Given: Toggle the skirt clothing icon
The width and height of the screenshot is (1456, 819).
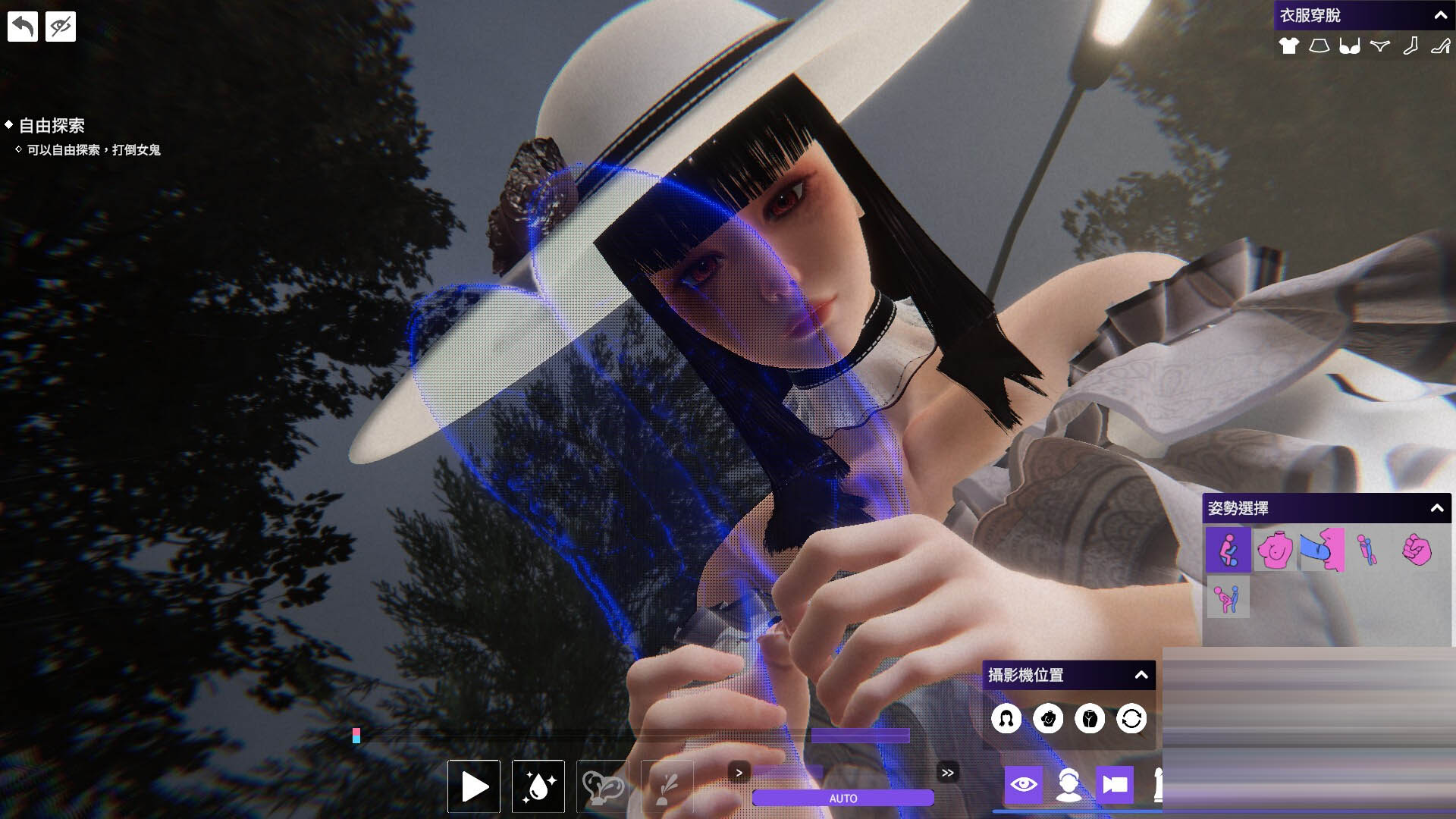Looking at the screenshot, I should coord(1319,46).
